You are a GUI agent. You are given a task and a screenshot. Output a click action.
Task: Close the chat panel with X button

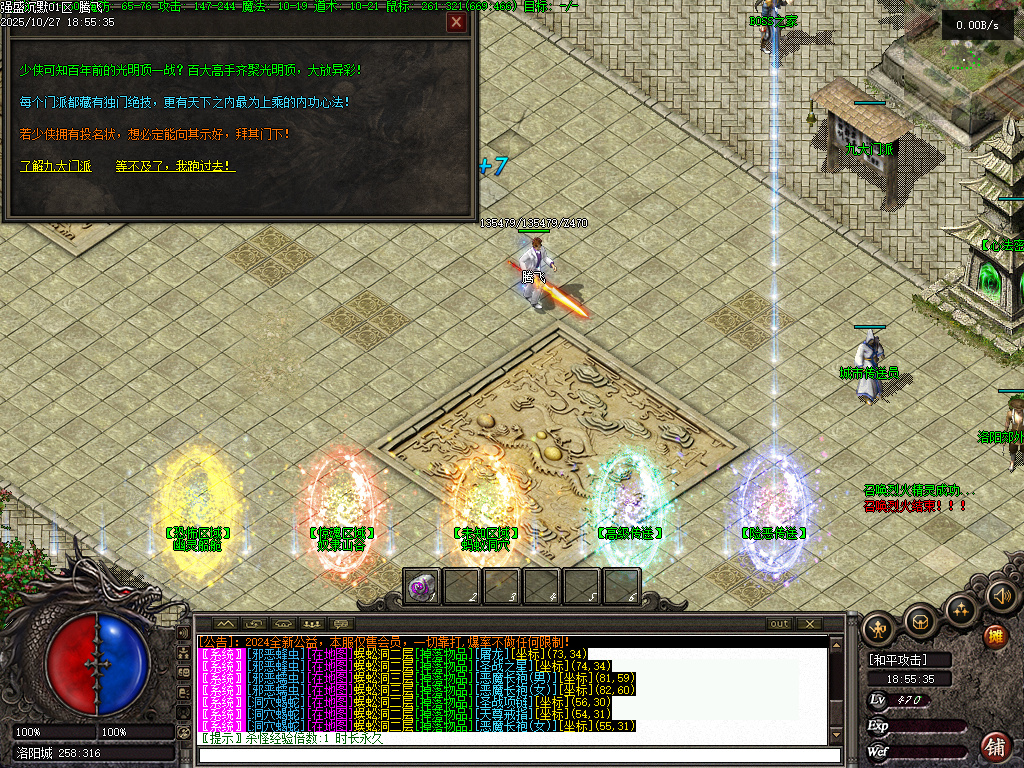pyautogui.click(x=810, y=624)
